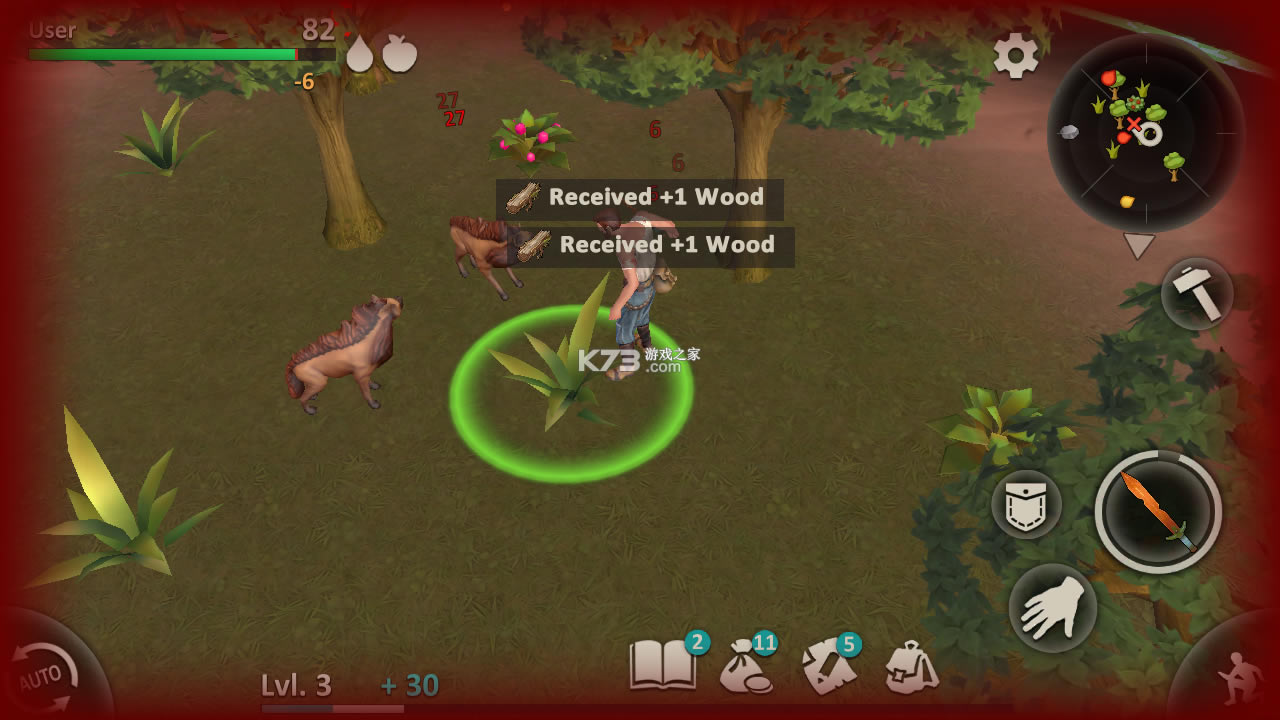Image resolution: width=1280 pixels, height=720 pixels.
Task: Click the circular minimap
Action: point(1145,133)
